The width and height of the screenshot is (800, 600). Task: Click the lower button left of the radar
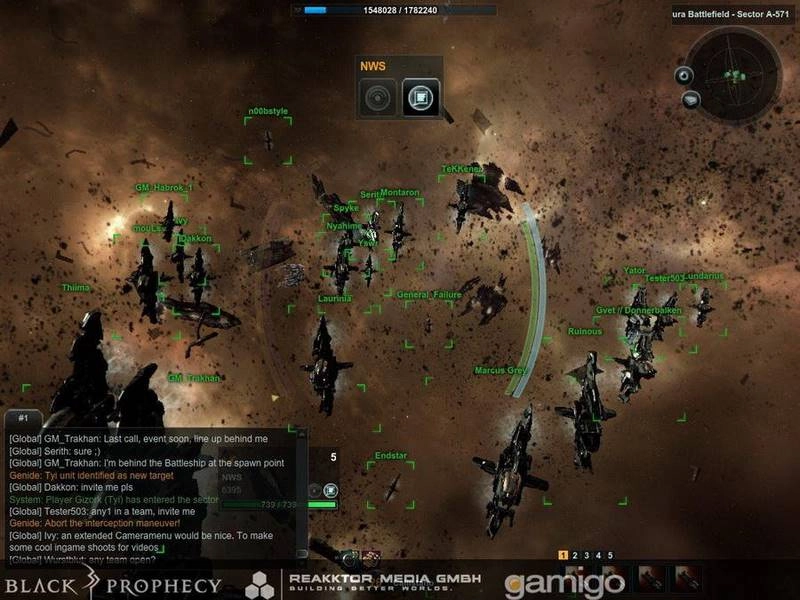pos(691,99)
